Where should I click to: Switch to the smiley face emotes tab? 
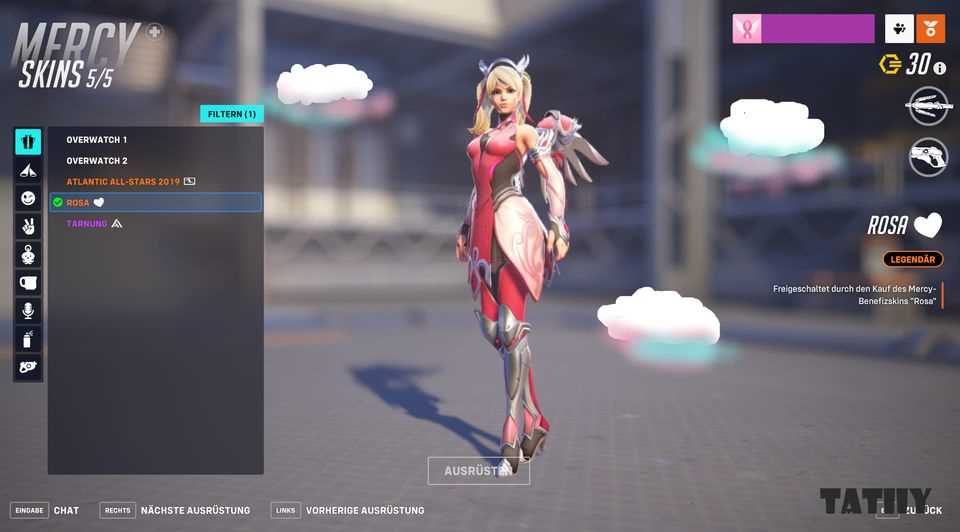coord(28,198)
